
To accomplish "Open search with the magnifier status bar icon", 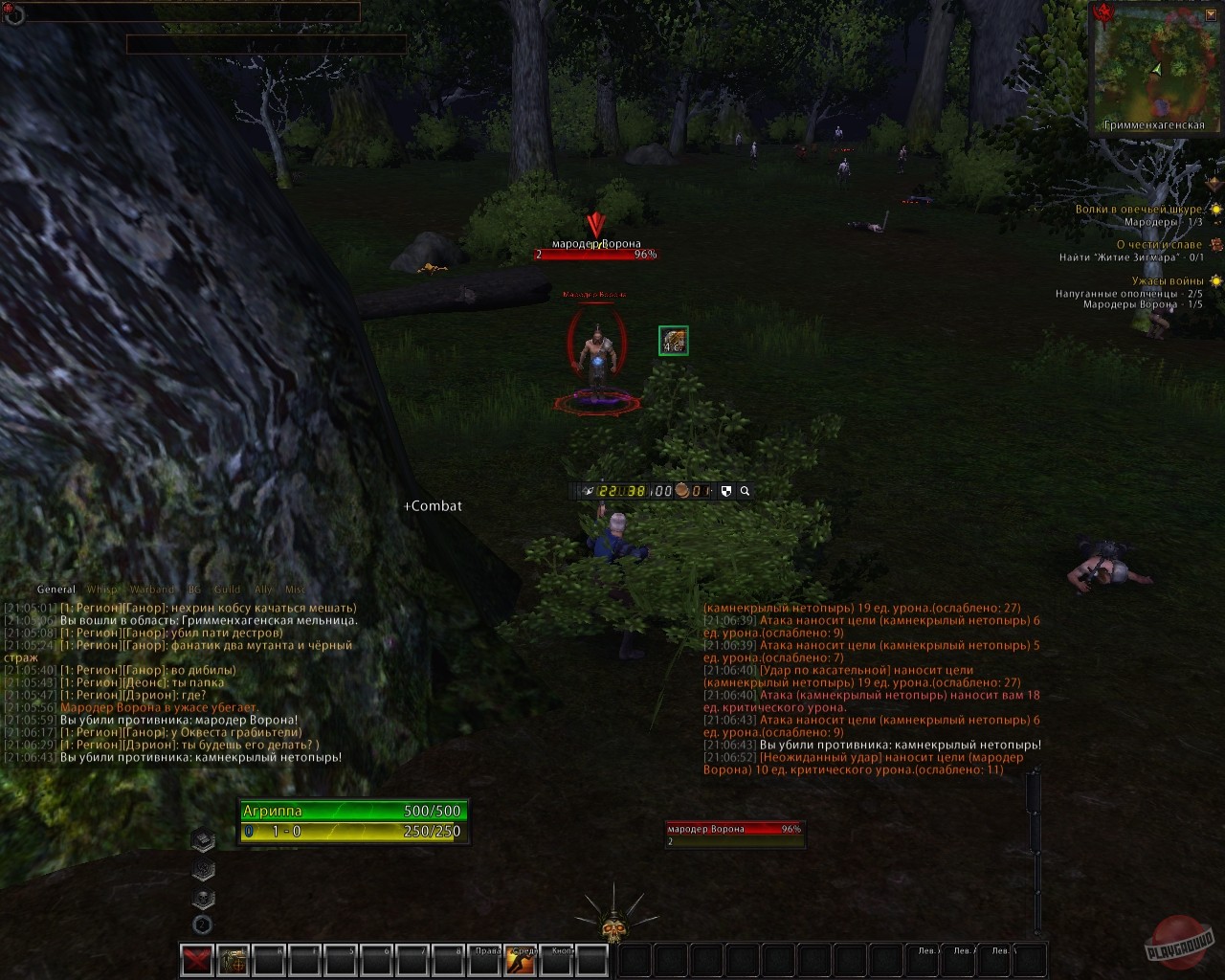I will pyautogui.click(x=745, y=490).
